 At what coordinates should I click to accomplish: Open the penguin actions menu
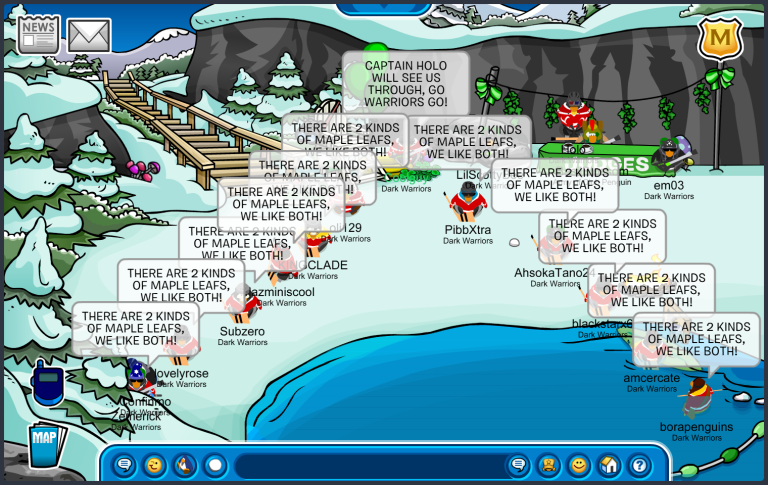[x=184, y=465]
